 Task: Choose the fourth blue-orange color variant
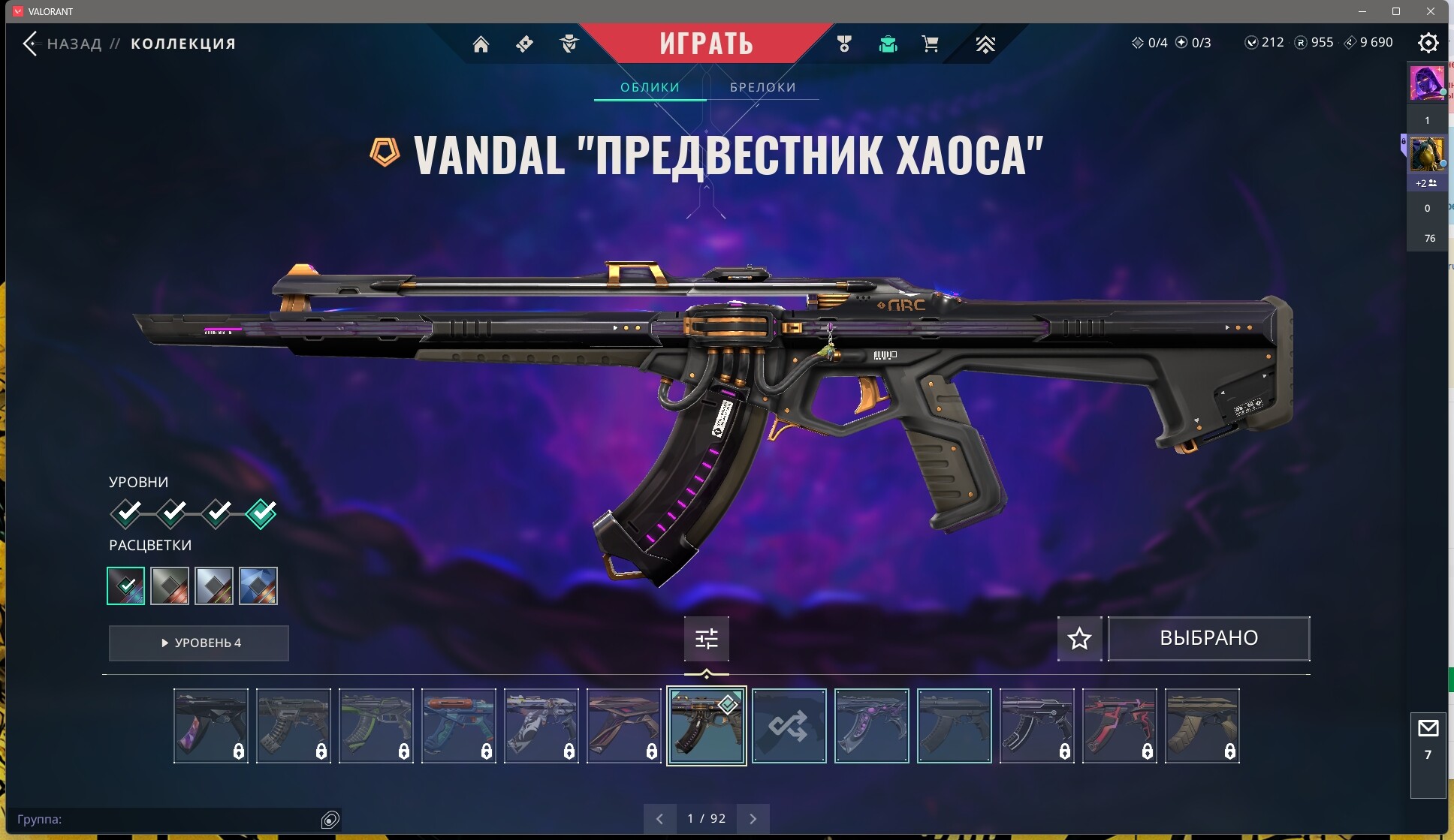point(258,586)
